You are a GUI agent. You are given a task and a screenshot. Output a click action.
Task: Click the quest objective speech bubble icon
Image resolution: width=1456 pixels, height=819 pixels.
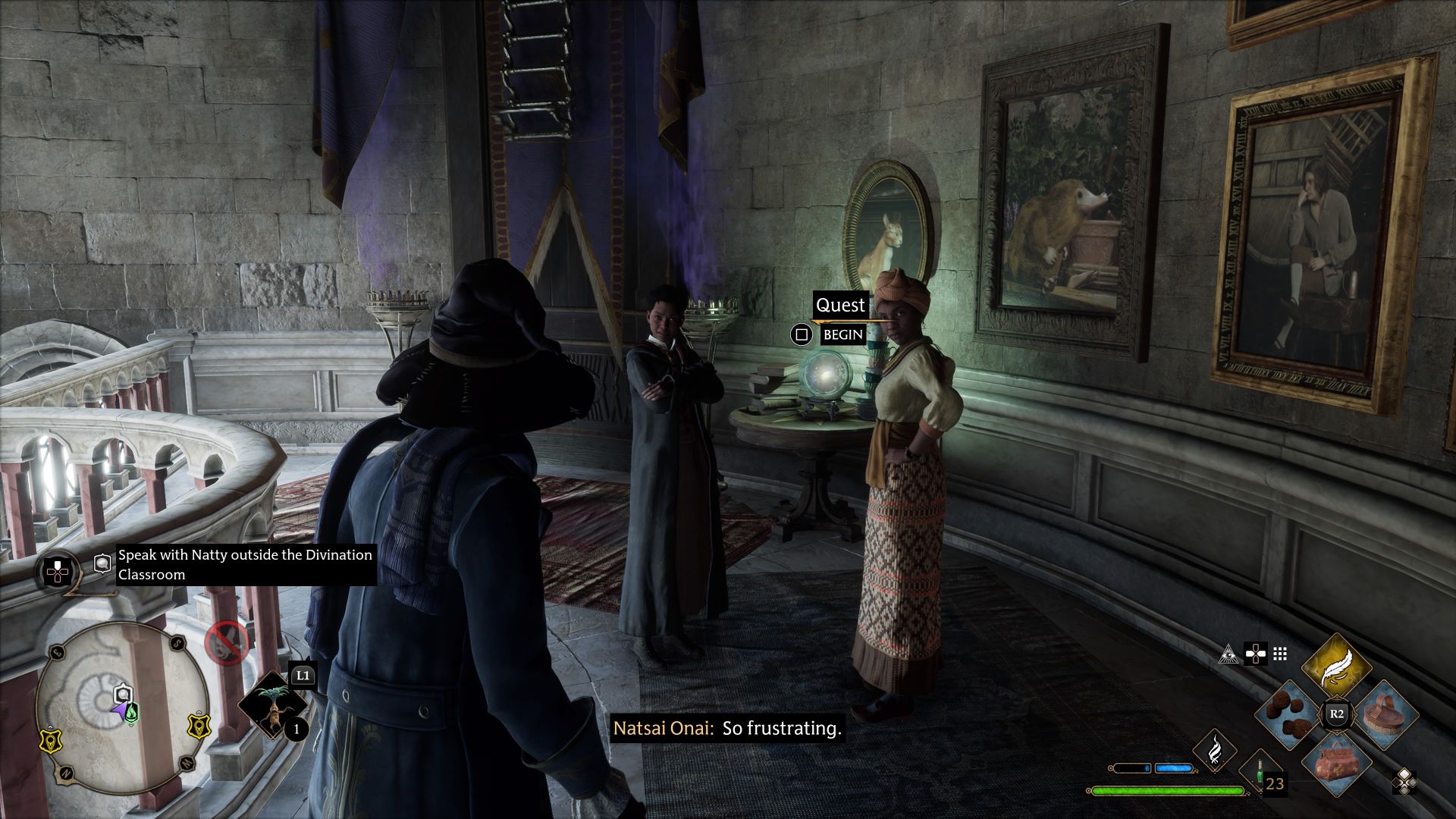point(102,563)
